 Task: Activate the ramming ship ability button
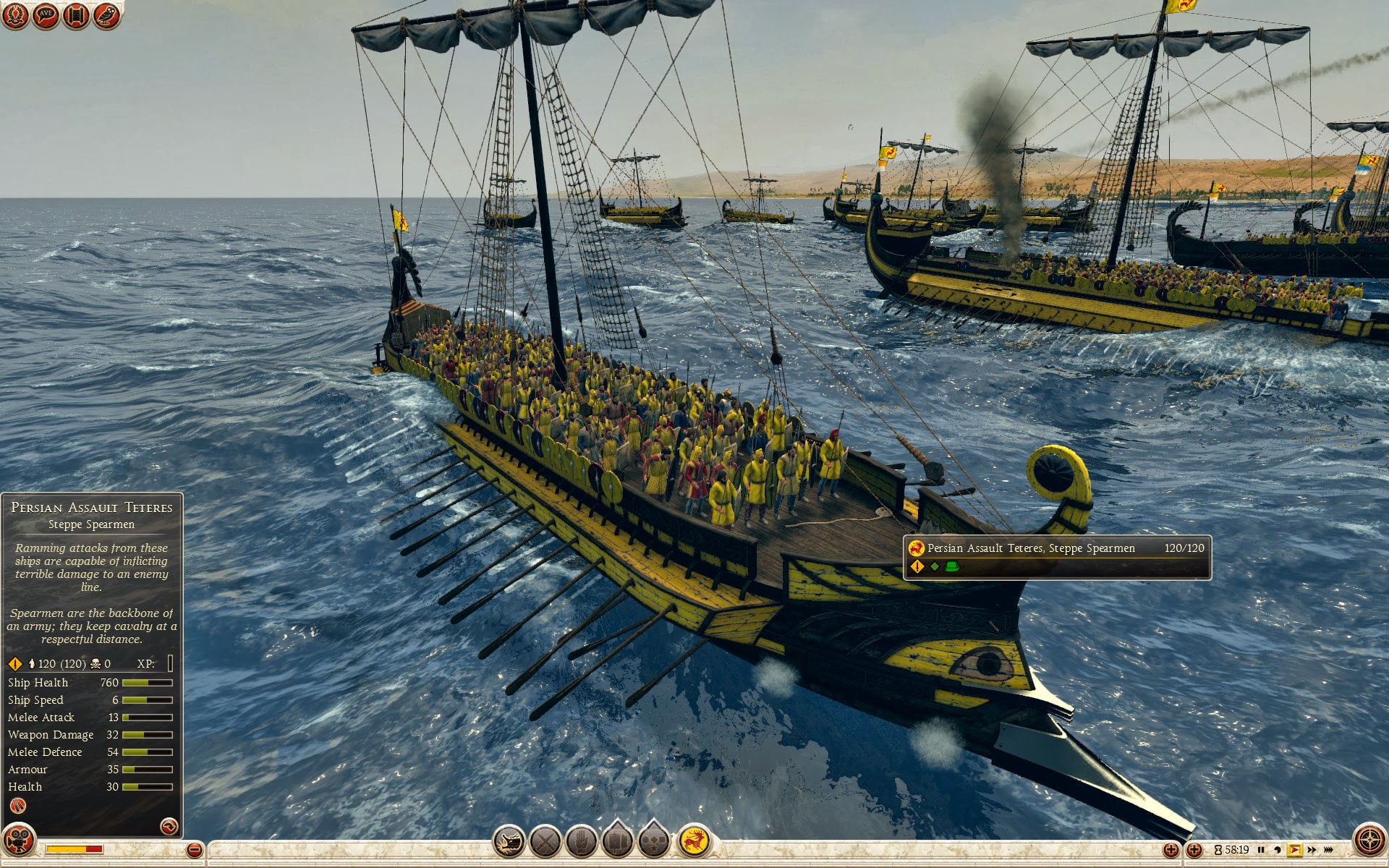pyautogui.click(x=509, y=841)
